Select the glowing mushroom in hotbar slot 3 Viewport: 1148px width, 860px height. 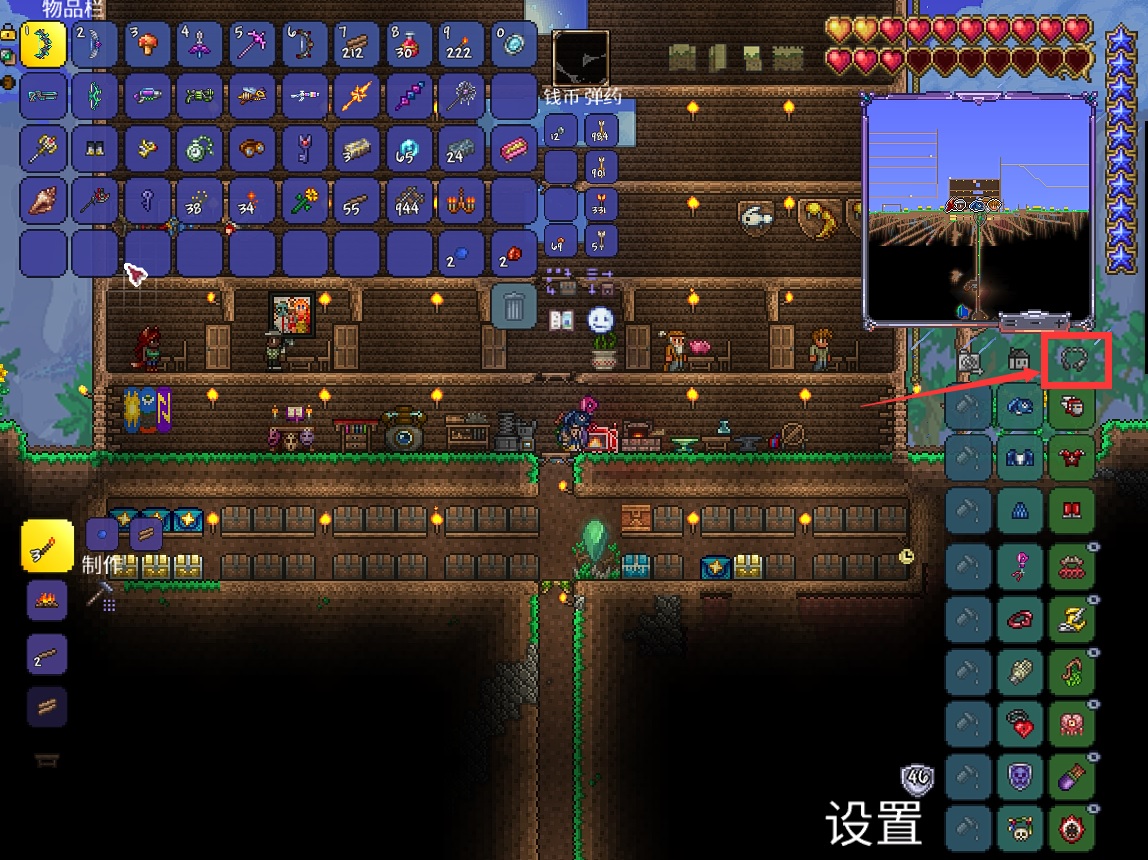(x=148, y=45)
